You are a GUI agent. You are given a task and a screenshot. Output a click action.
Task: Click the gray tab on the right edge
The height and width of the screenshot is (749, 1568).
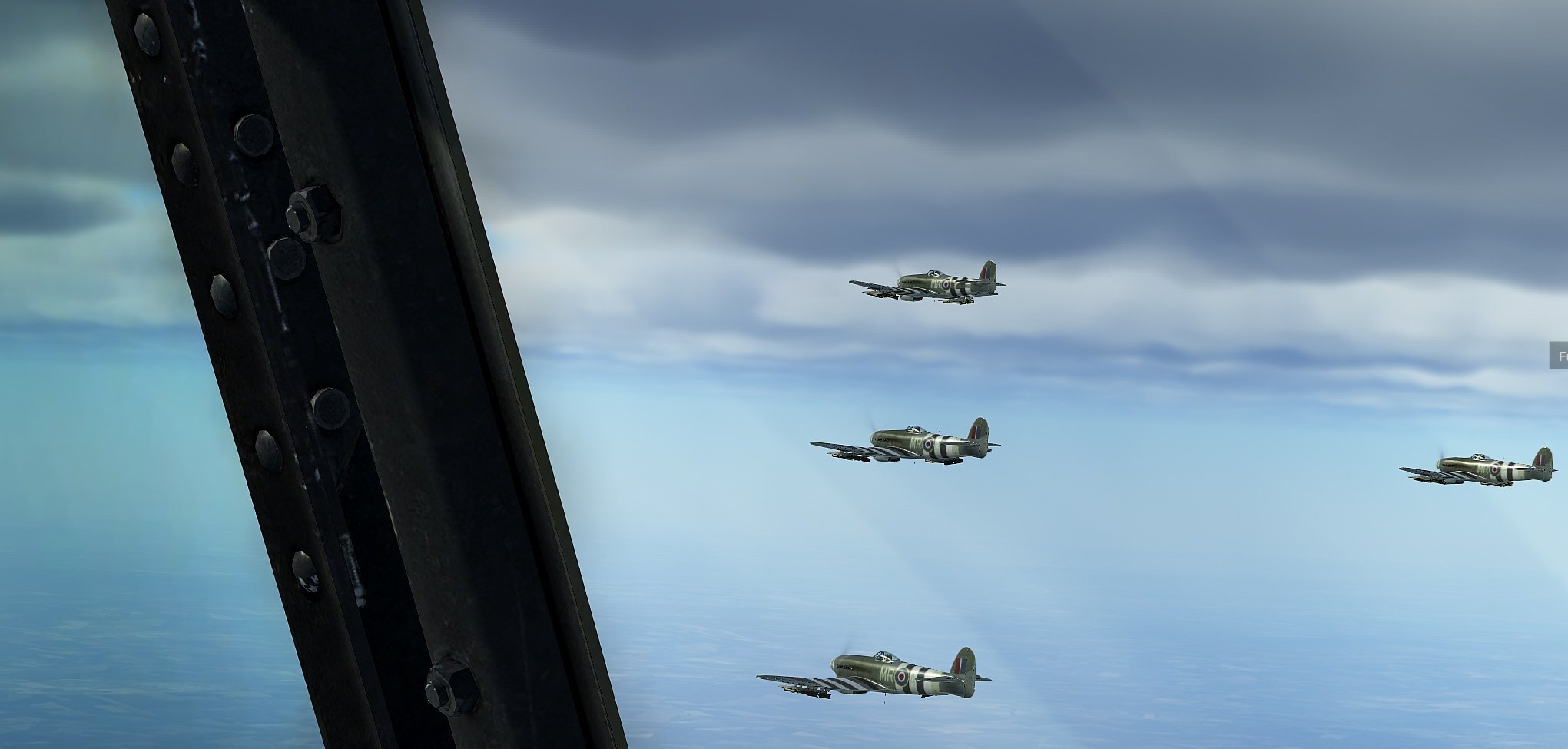[1559, 356]
